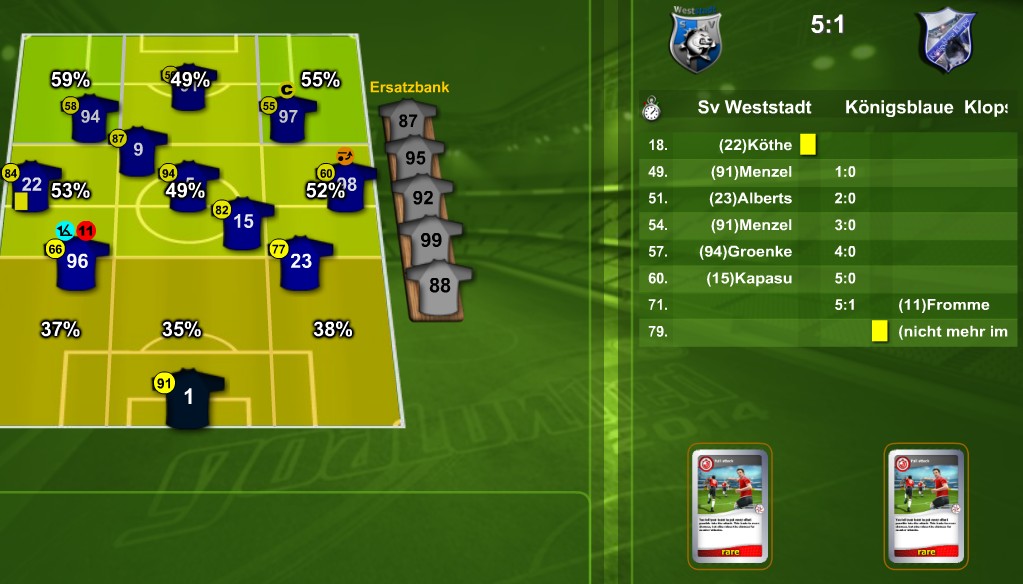Select player jersey number 96

click(82, 263)
